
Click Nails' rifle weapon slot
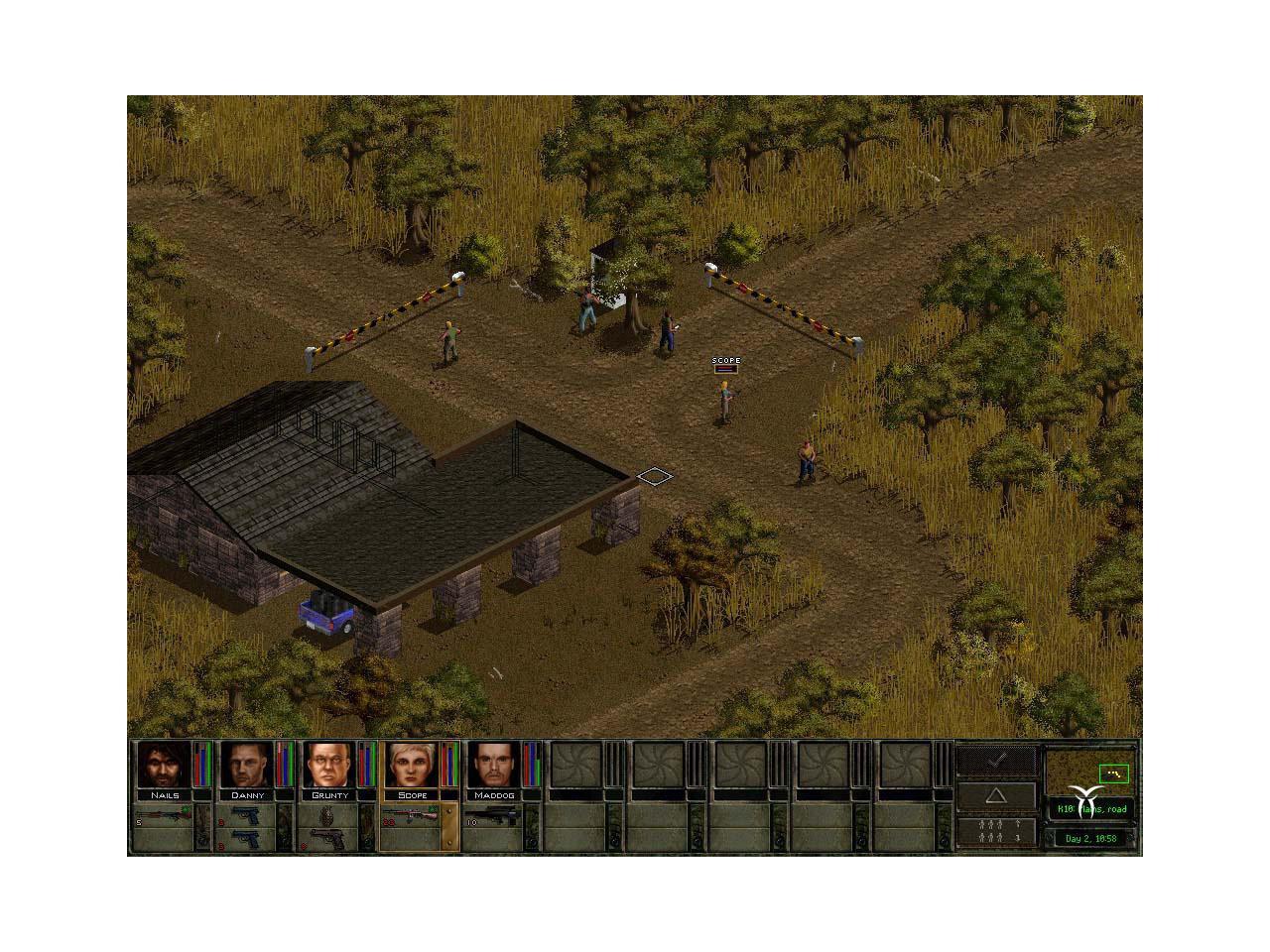164,816
